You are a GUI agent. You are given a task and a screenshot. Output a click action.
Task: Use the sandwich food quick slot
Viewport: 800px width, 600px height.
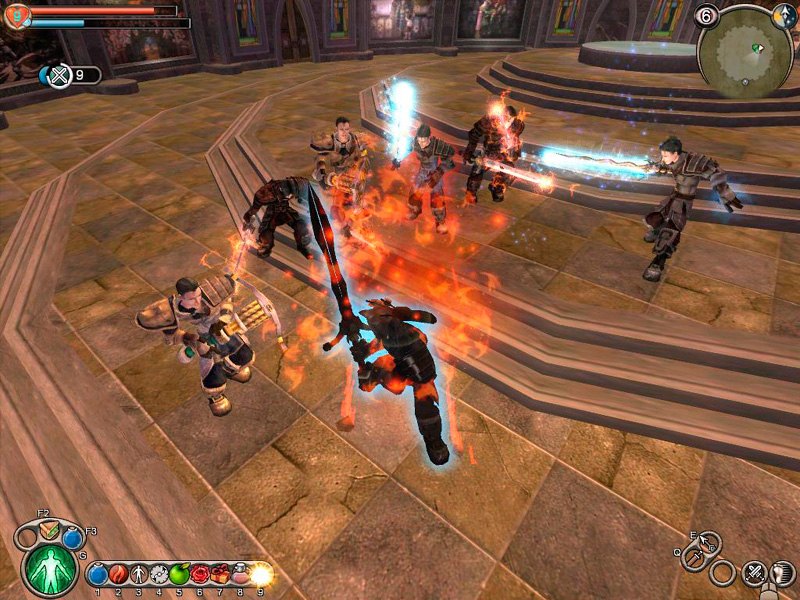47,530
